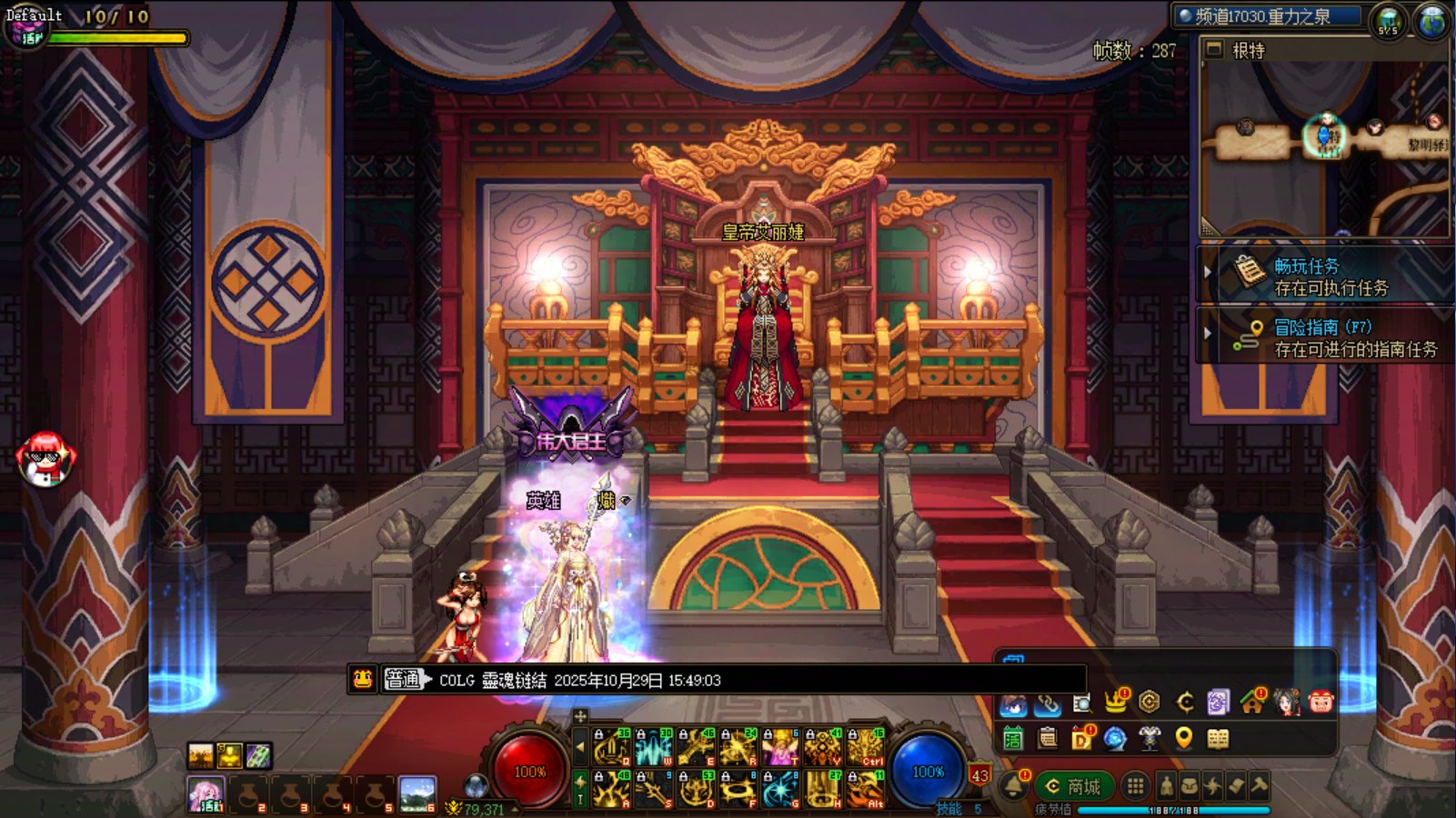Viewport: 1456px width, 818px height.
Task: Open the hammer icon menu
Action: tap(1259, 786)
